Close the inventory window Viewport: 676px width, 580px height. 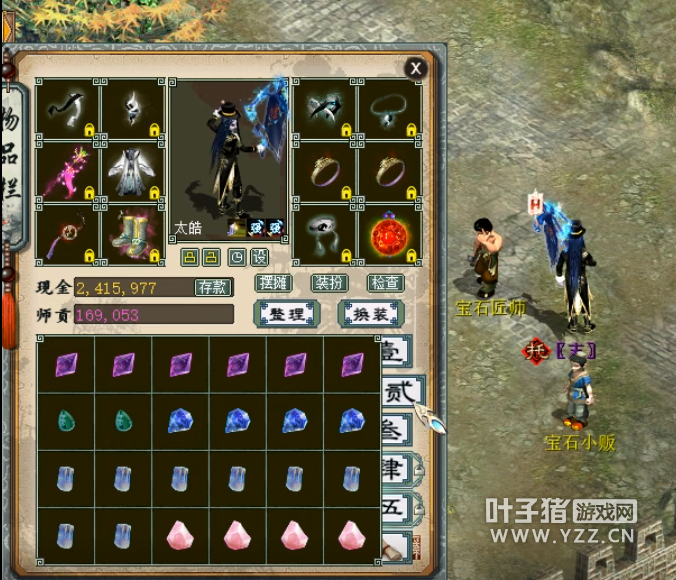tap(415, 68)
